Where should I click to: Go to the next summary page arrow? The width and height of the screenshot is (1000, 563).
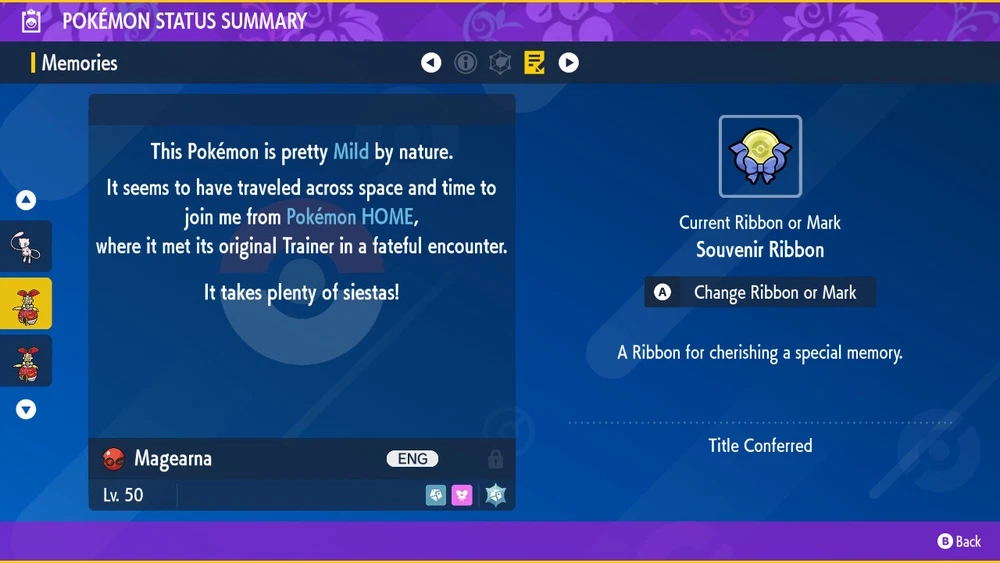568,63
